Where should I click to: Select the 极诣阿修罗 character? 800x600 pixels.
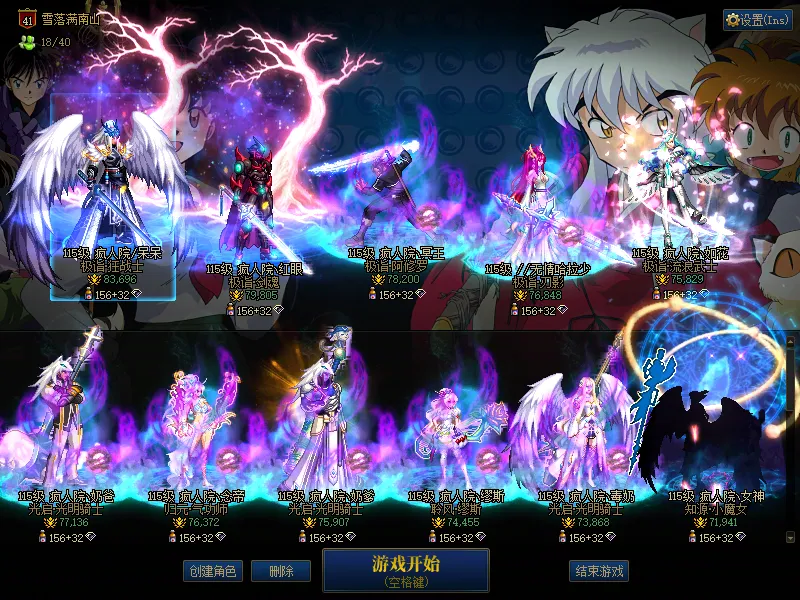tap(390, 200)
